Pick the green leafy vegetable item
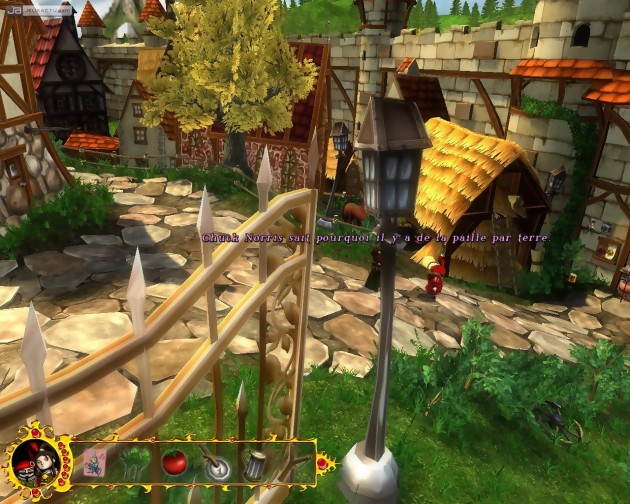Viewport: 630px width, 504px height. (135, 464)
